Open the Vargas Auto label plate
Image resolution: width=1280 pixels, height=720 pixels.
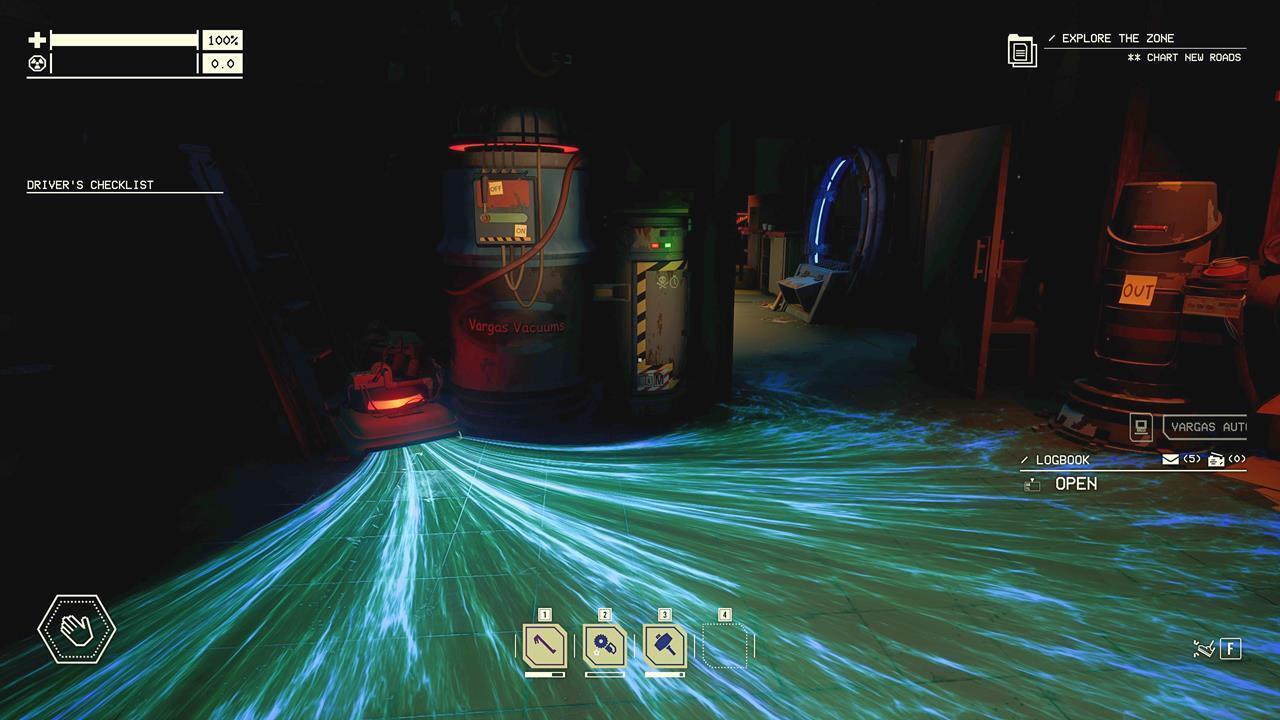pyautogui.click(x=1210, y=427)
